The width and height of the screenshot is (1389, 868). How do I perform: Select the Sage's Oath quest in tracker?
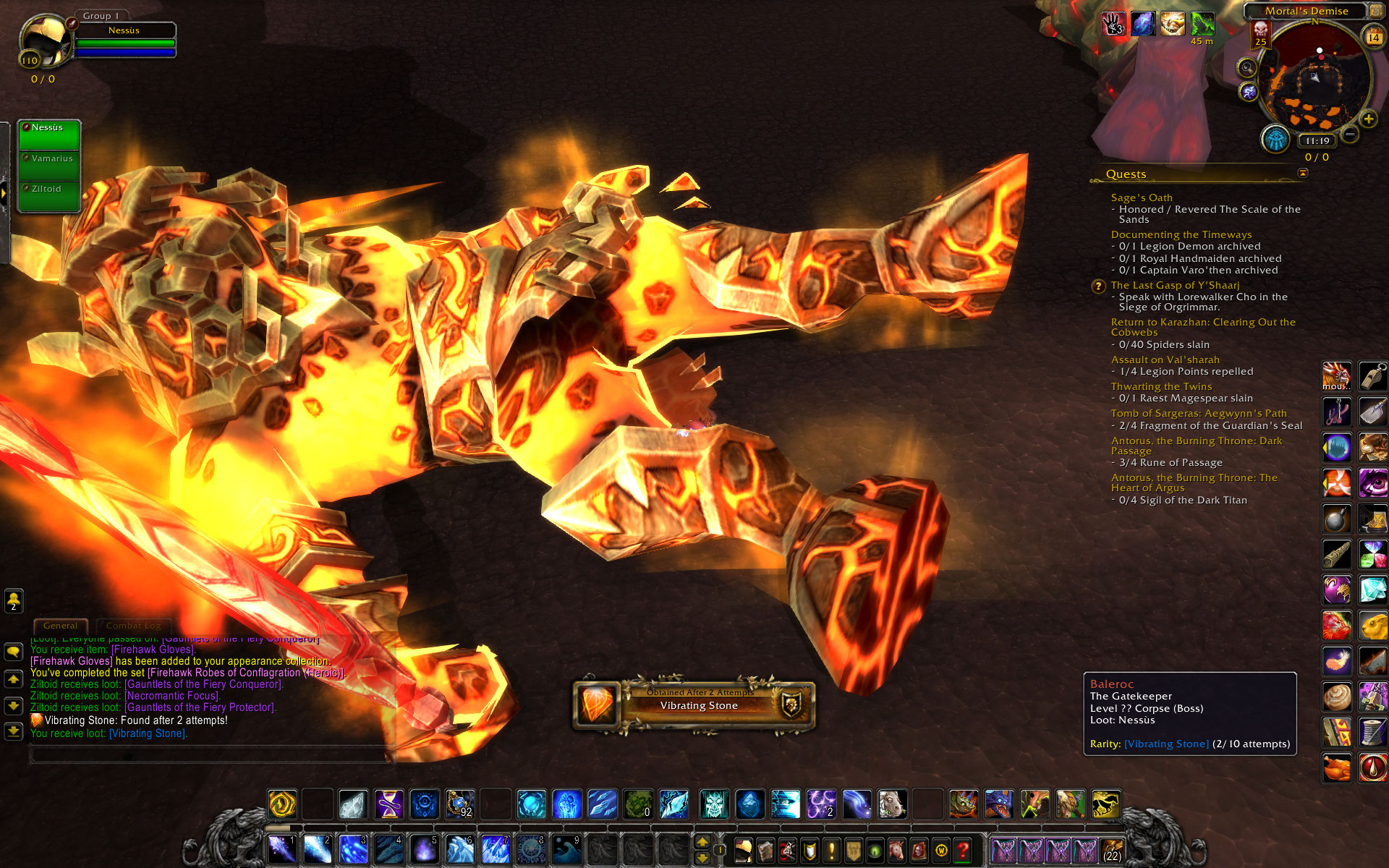1142,197
